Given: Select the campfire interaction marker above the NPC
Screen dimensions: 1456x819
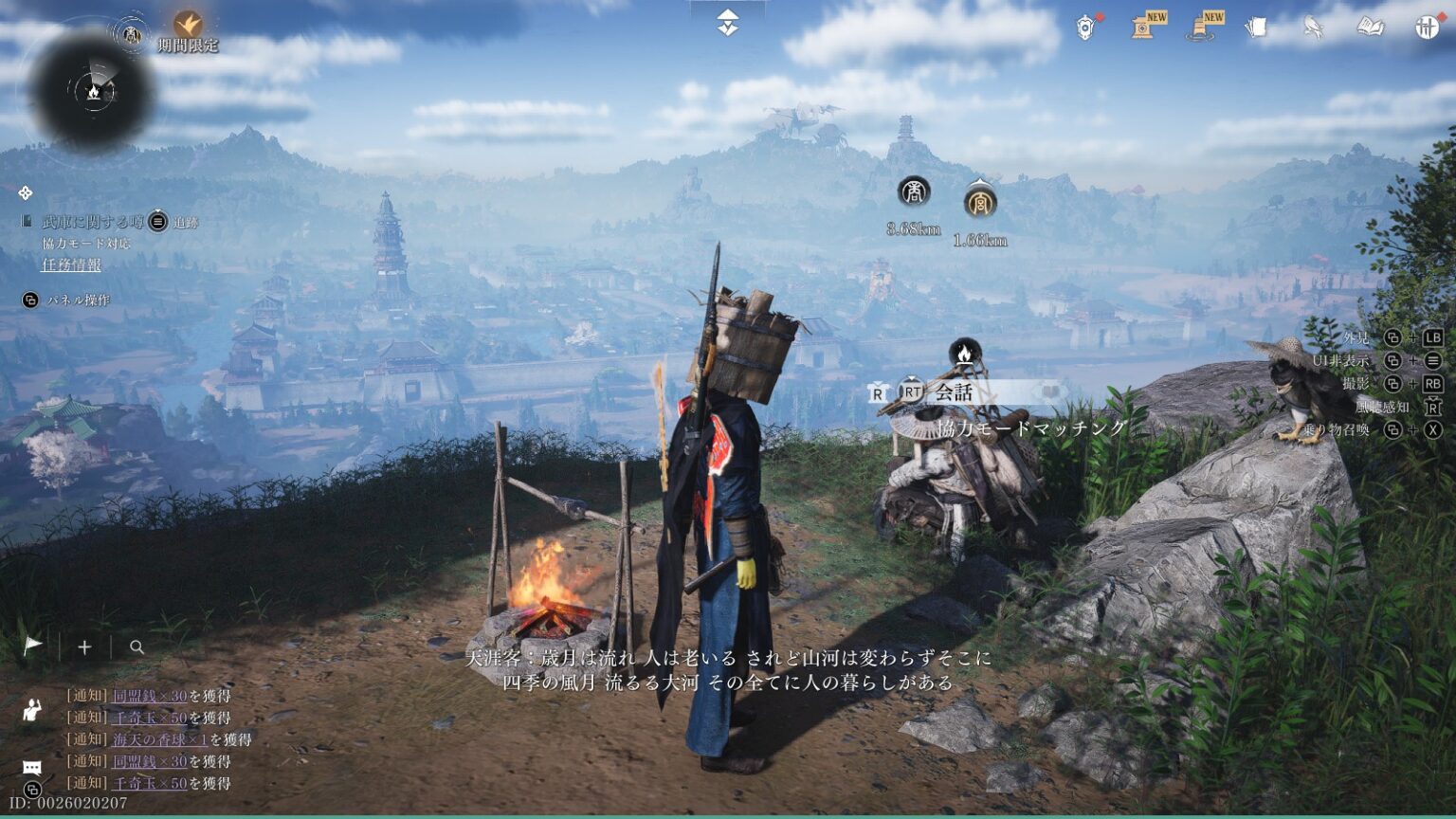Looking at the screenshot, I should (964, 354).
